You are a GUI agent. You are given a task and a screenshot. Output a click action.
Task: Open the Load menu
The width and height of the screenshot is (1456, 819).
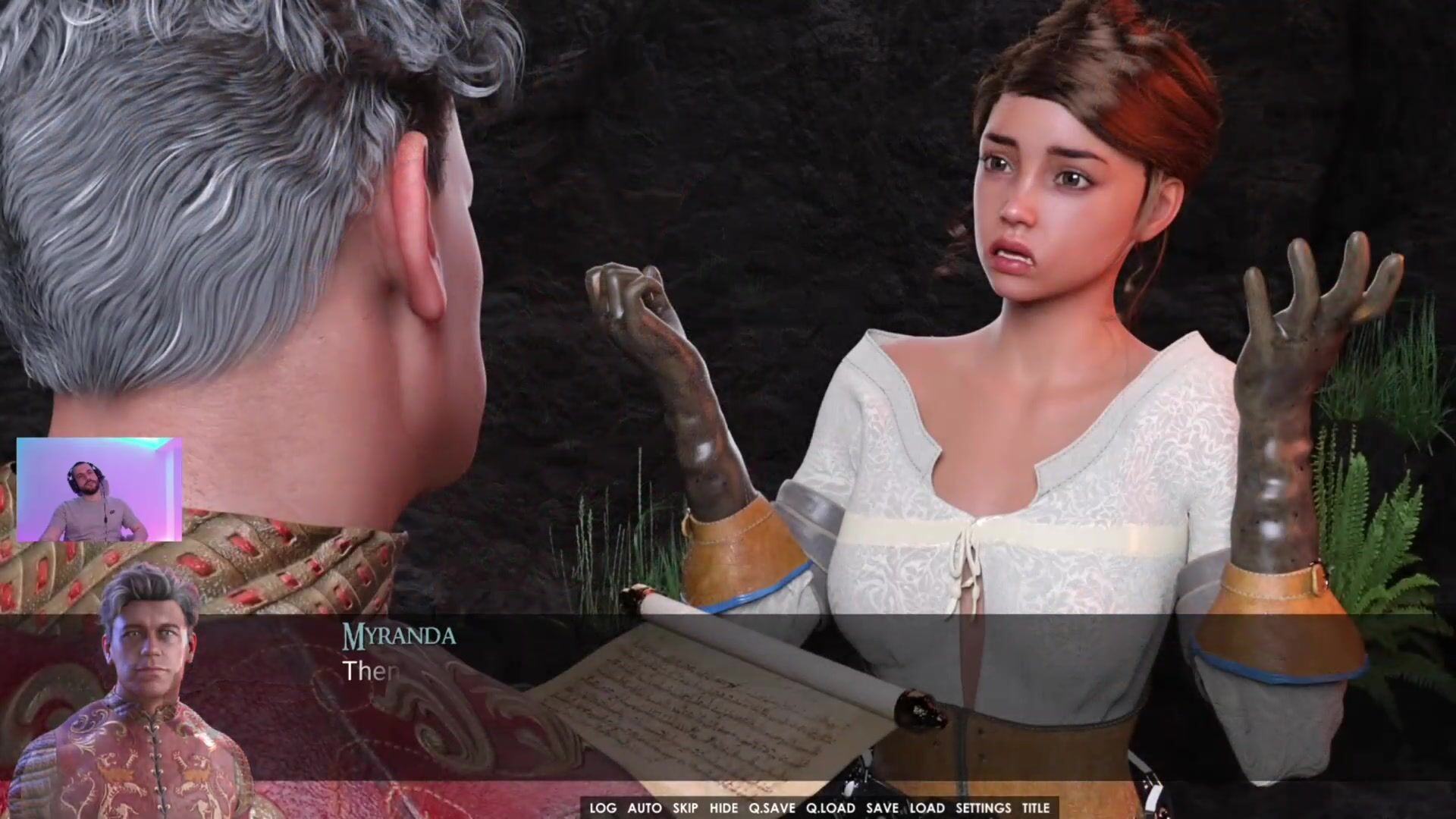click(927, 808)
